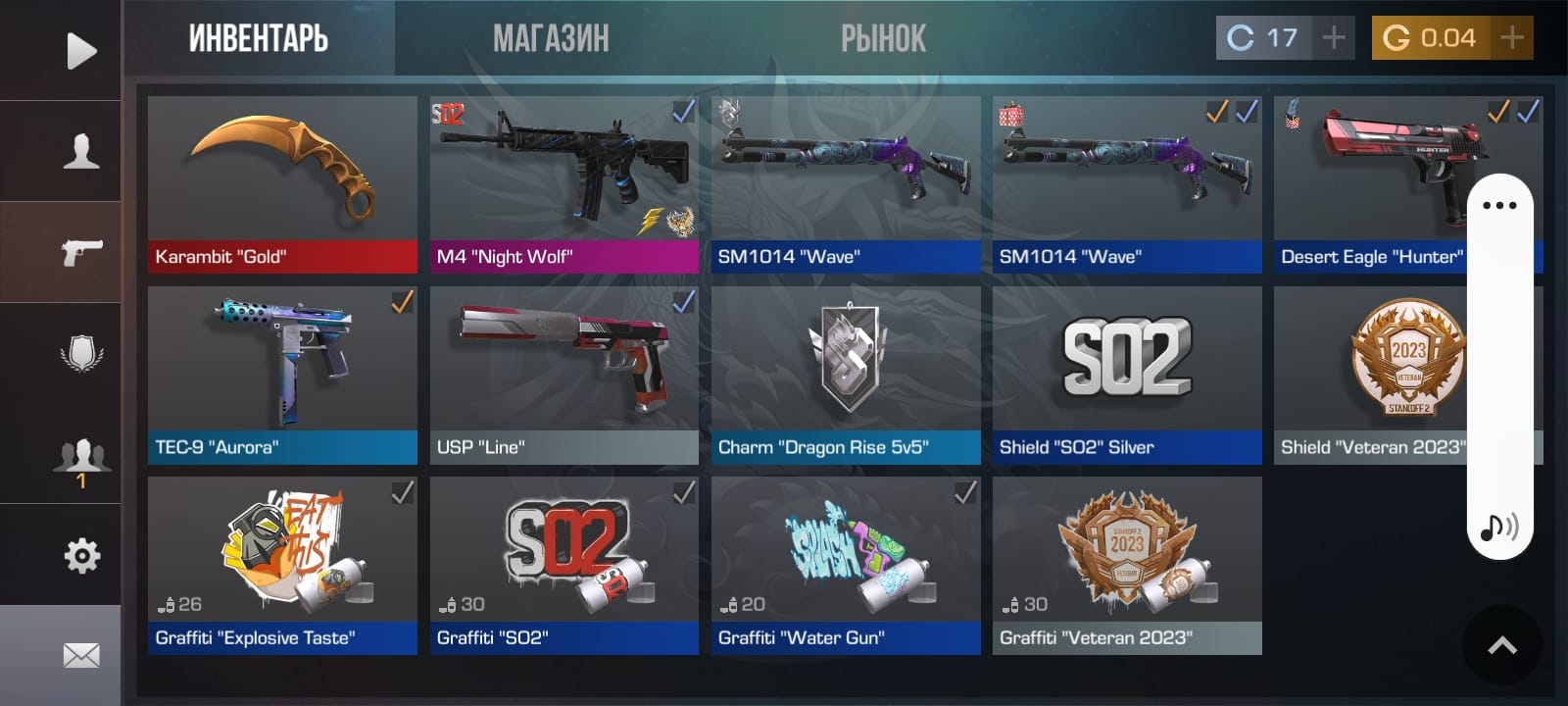Tap the scroll-to-top arrow button
Screen dimensions: 1568x706
pyautogui.click(x=1501, y=645)
